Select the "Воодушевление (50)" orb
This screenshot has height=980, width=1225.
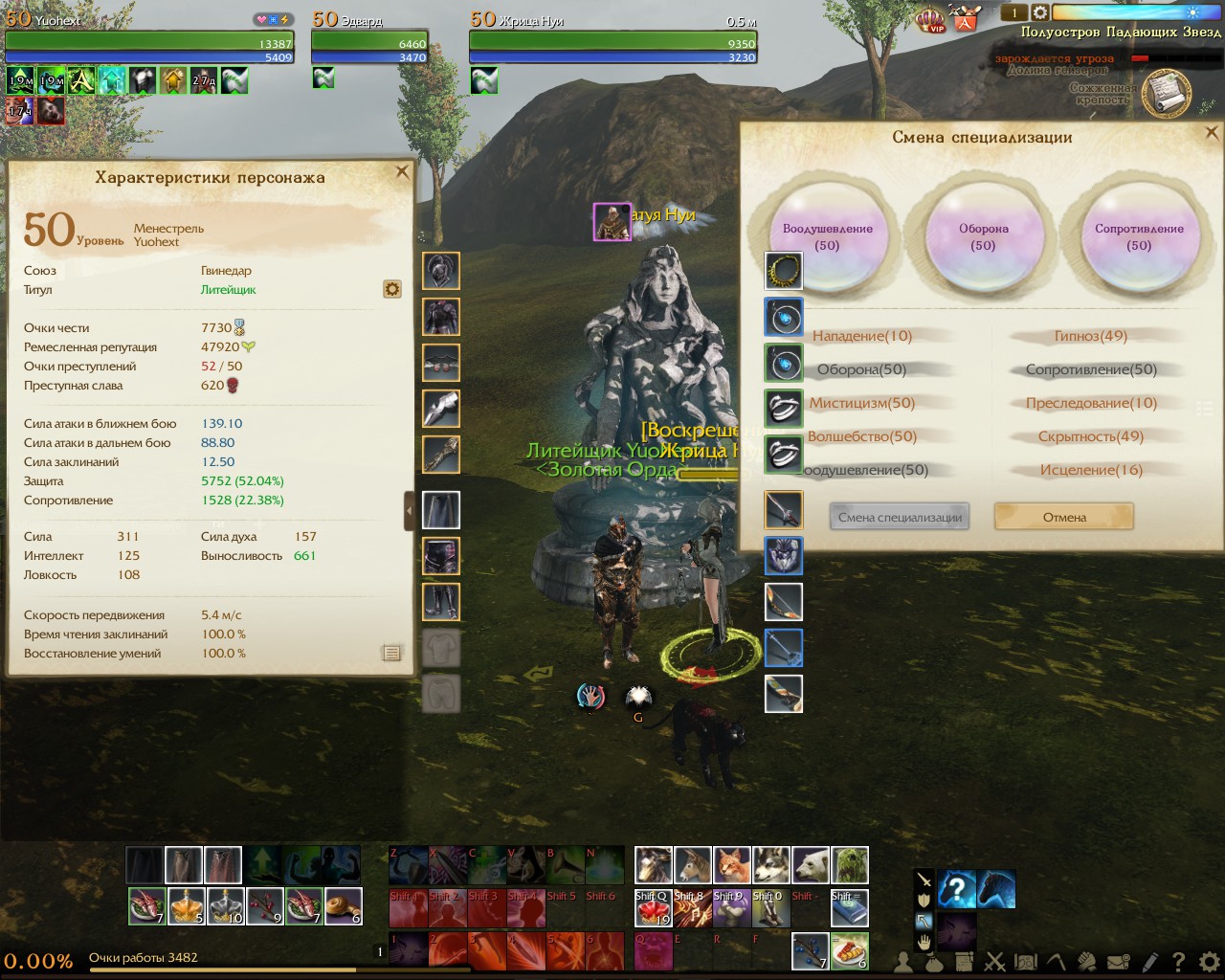tap(828, 236)
